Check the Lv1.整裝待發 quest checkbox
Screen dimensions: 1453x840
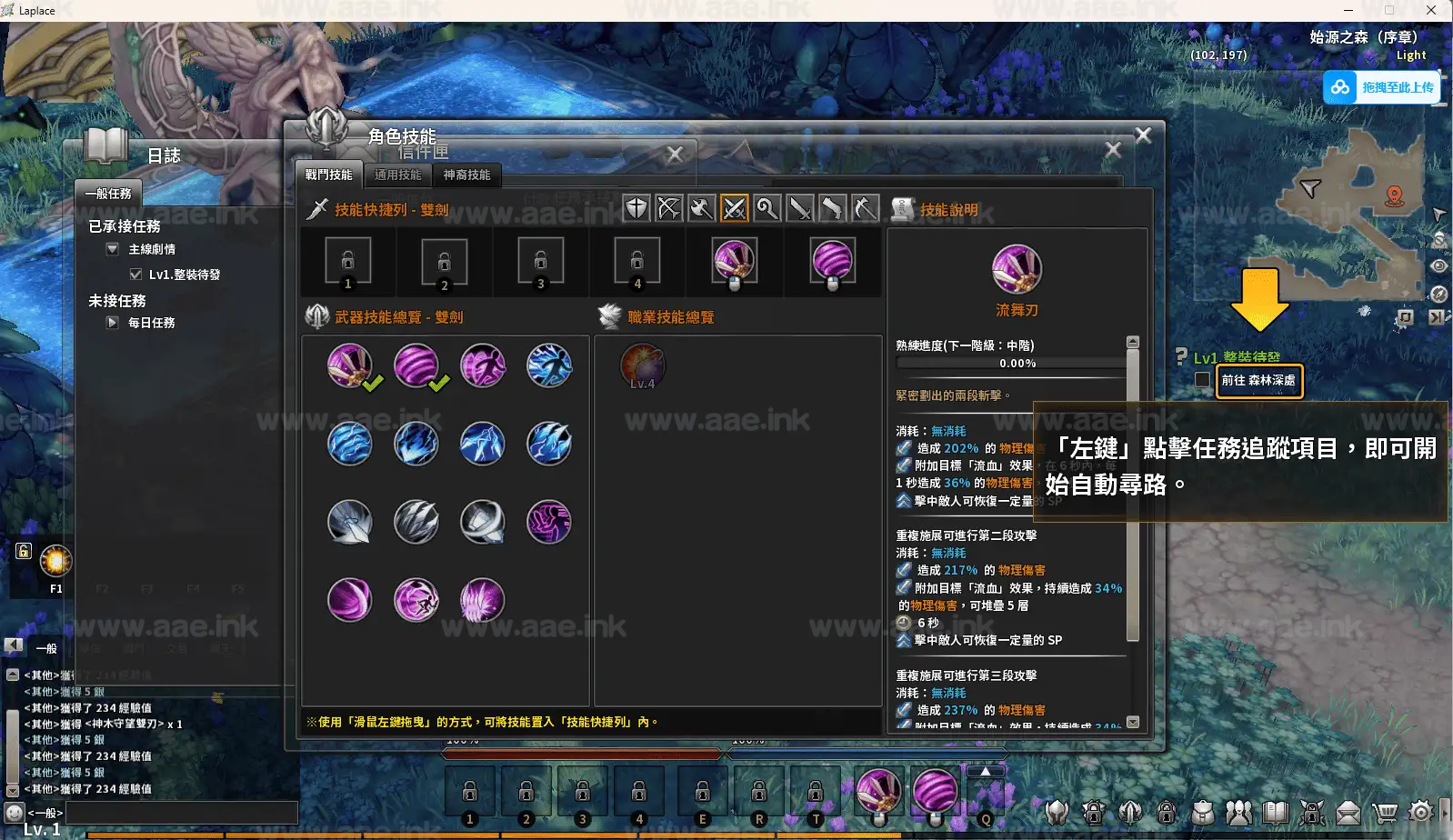(x=135, y=274)
